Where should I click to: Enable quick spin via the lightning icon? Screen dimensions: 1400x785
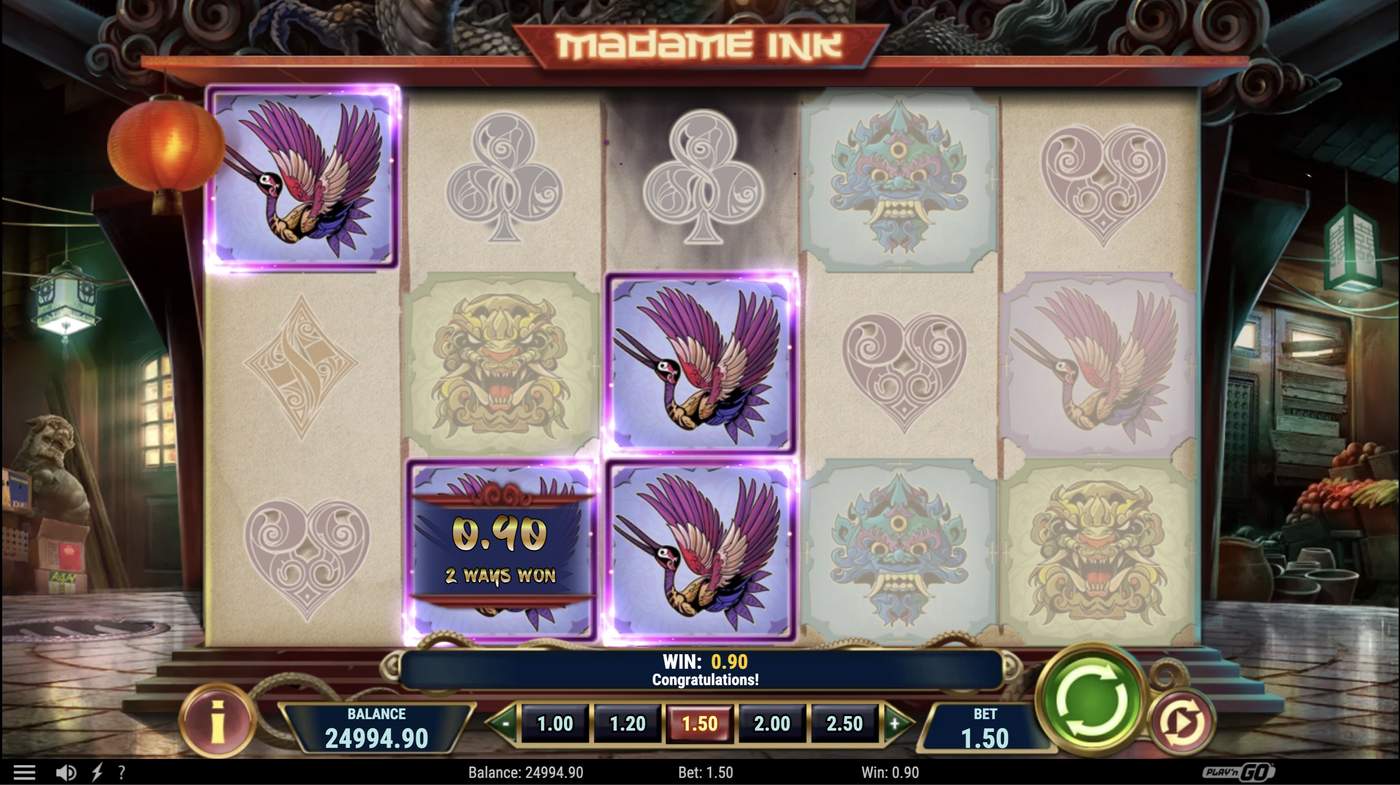(x=96, y=770)
